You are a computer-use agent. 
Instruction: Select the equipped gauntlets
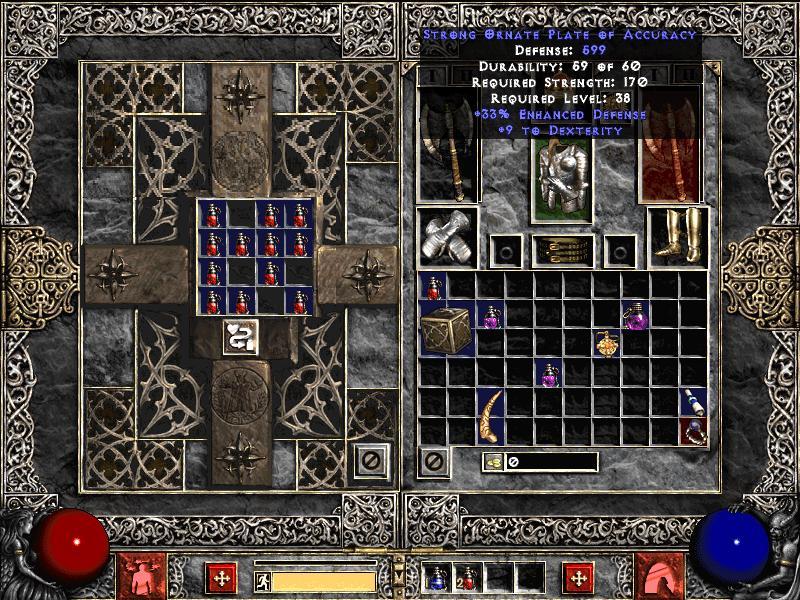click(446, 237)
